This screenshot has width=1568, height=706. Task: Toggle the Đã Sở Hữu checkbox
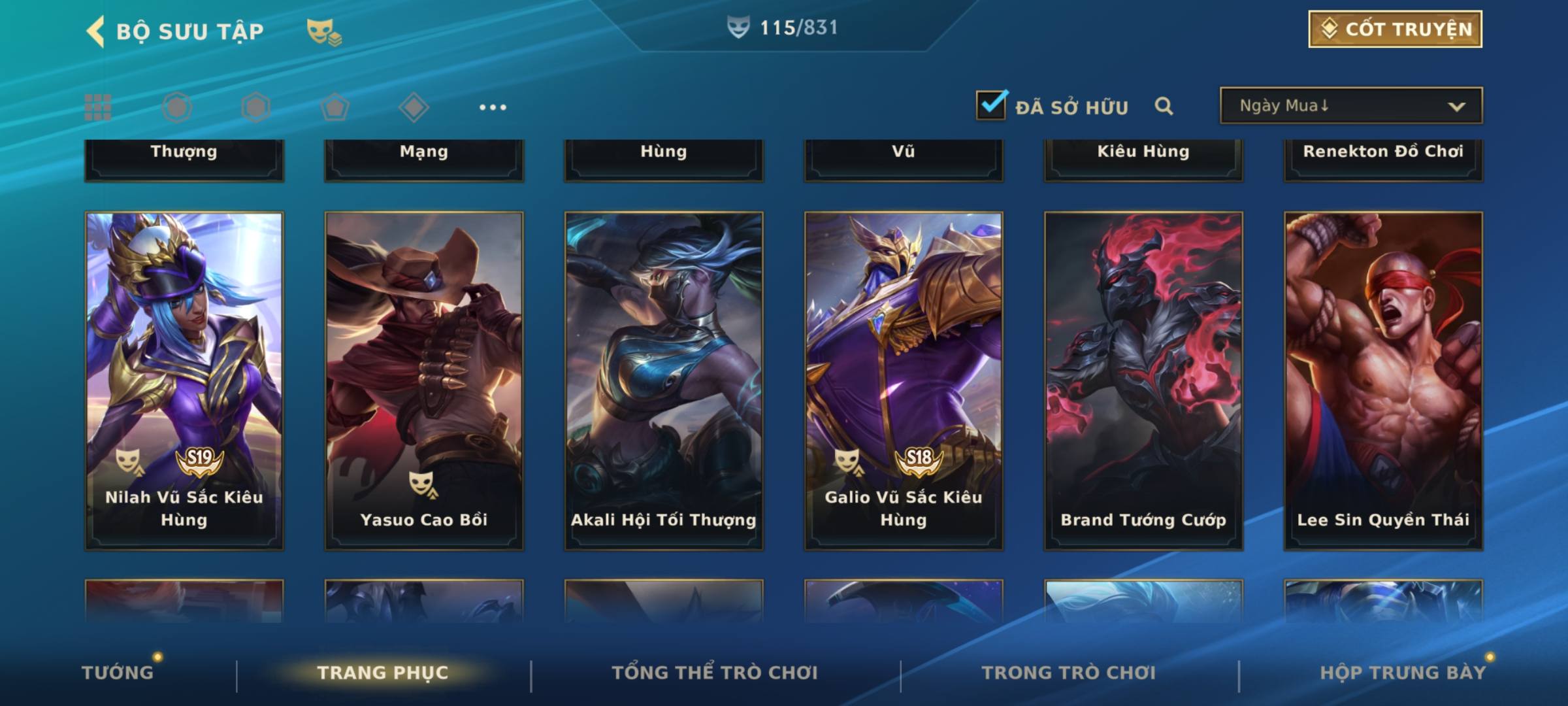991,105
